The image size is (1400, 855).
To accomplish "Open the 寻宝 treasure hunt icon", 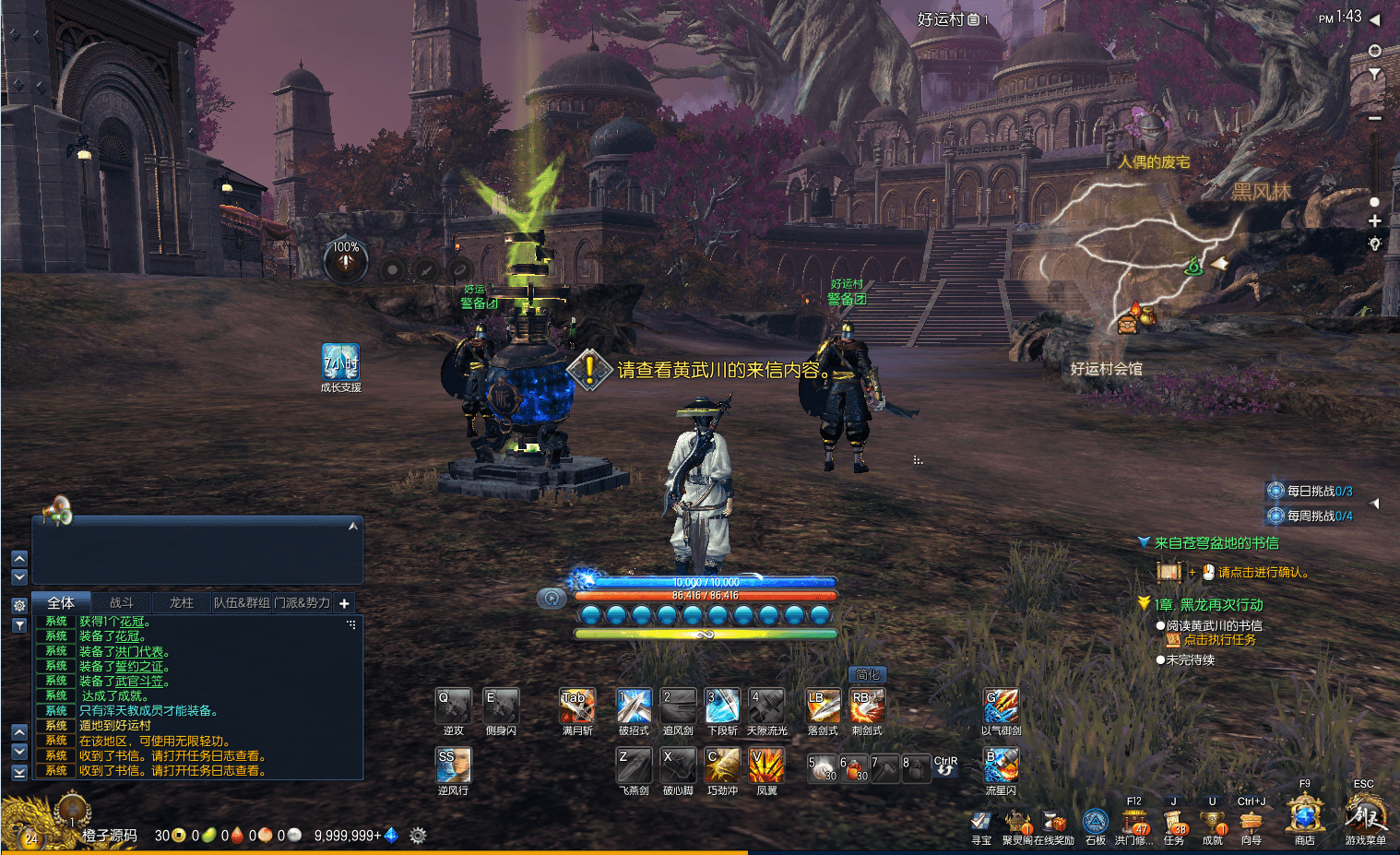I will [x=981, y=822].
